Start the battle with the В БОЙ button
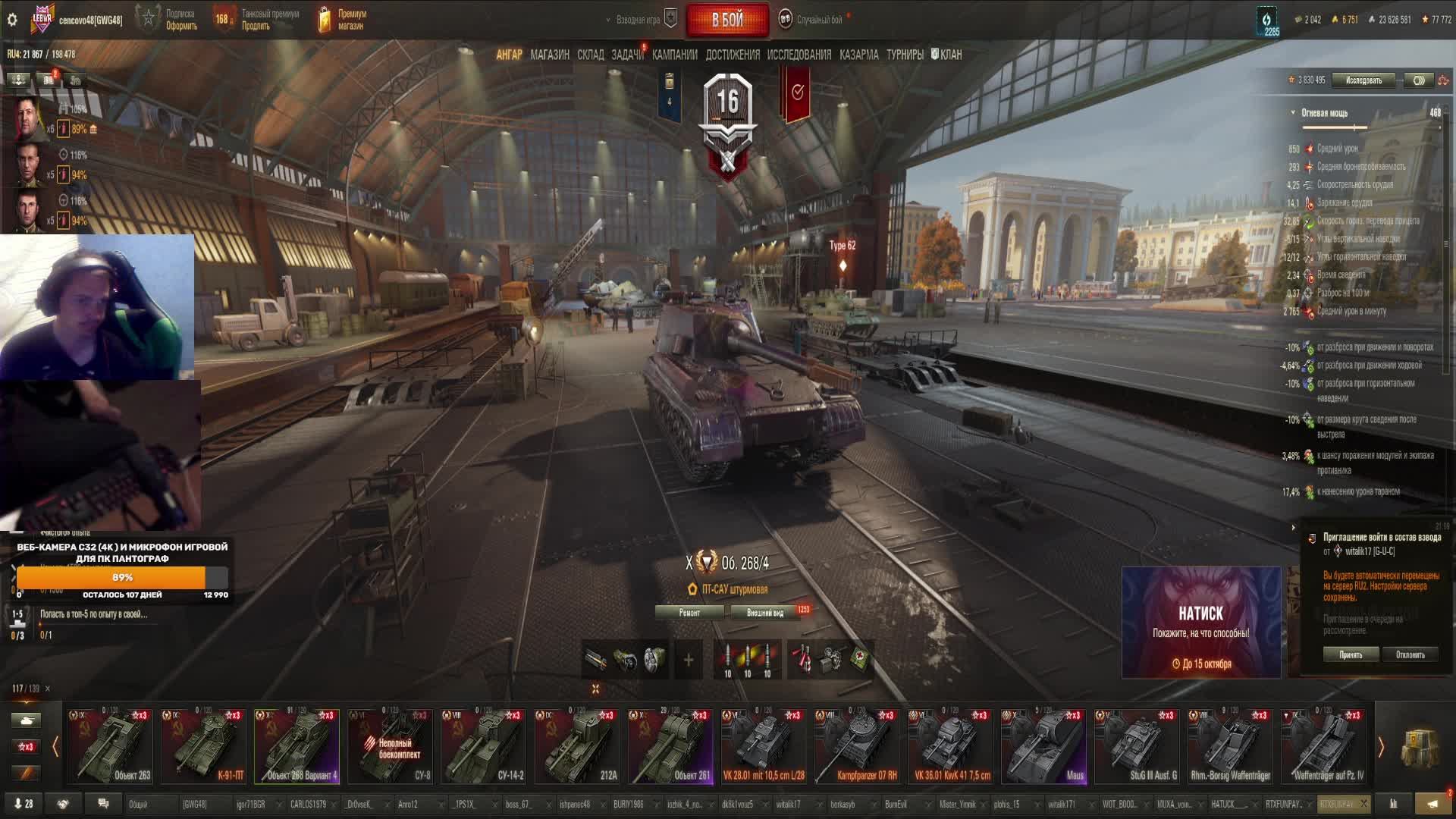The height and width of the screenshot is (819, 1456). pos(726,20)
